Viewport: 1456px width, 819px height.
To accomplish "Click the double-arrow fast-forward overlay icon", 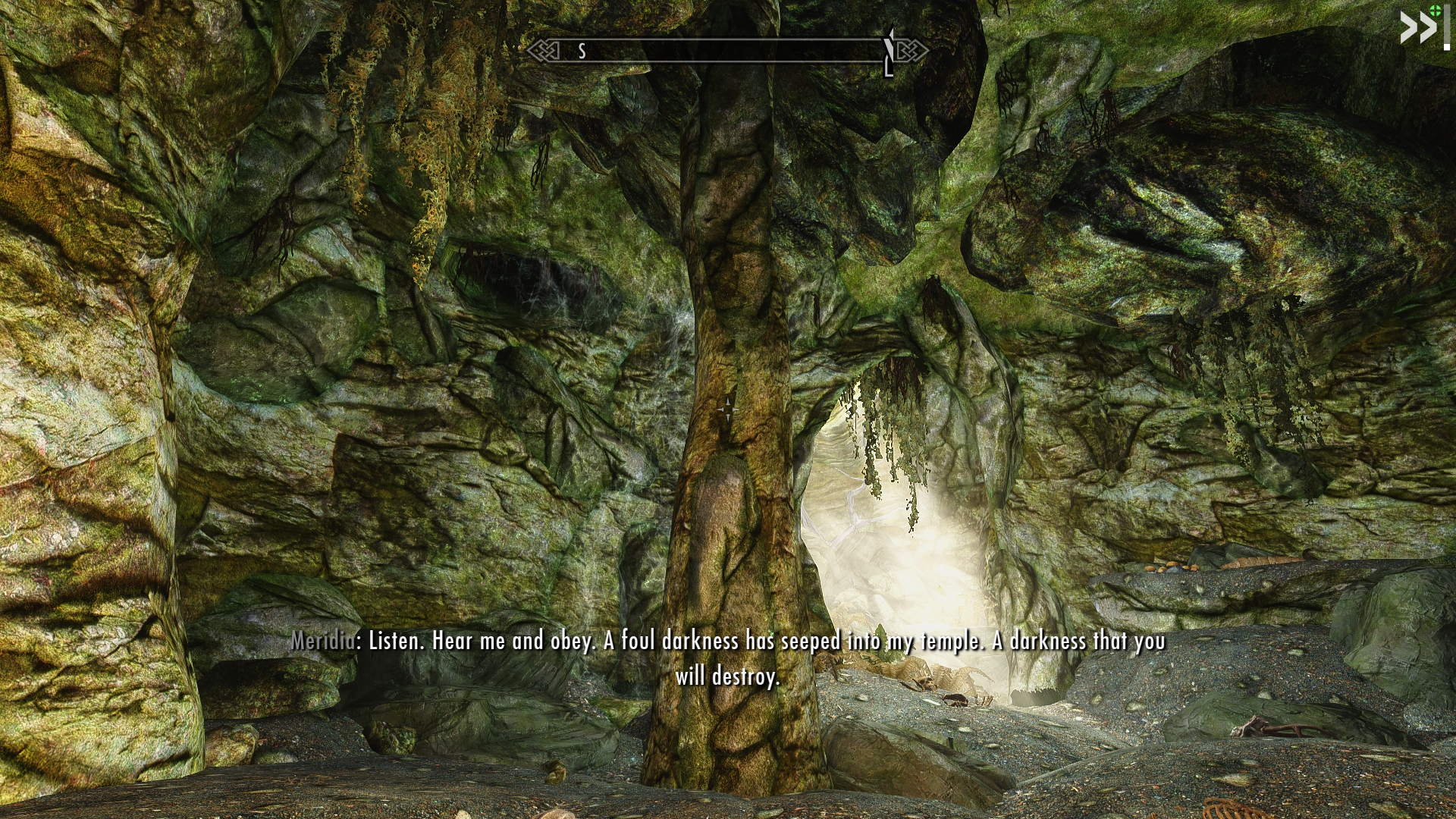I will coord(1417,29).
